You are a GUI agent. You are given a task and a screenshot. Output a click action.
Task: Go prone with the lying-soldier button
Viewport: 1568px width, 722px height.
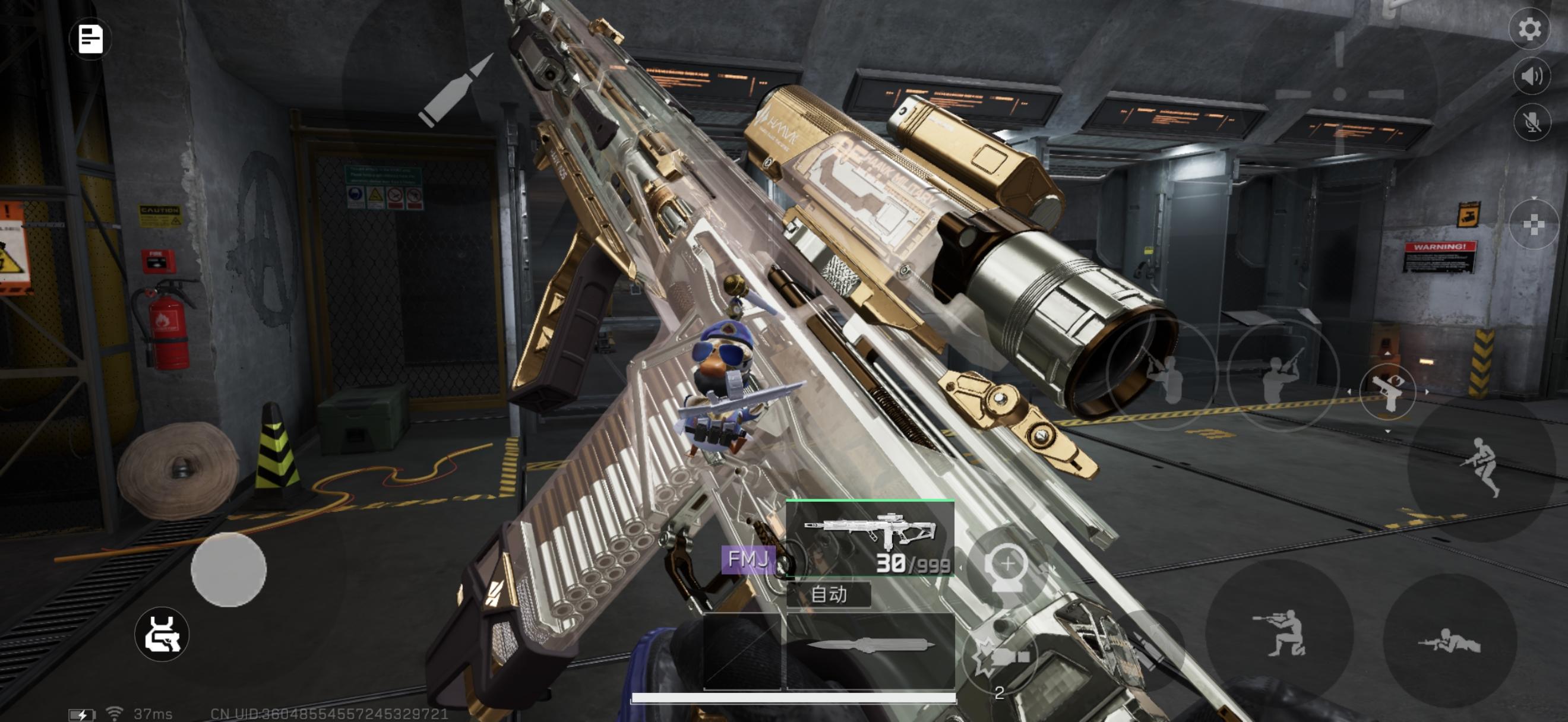(x=1449, y=641)
